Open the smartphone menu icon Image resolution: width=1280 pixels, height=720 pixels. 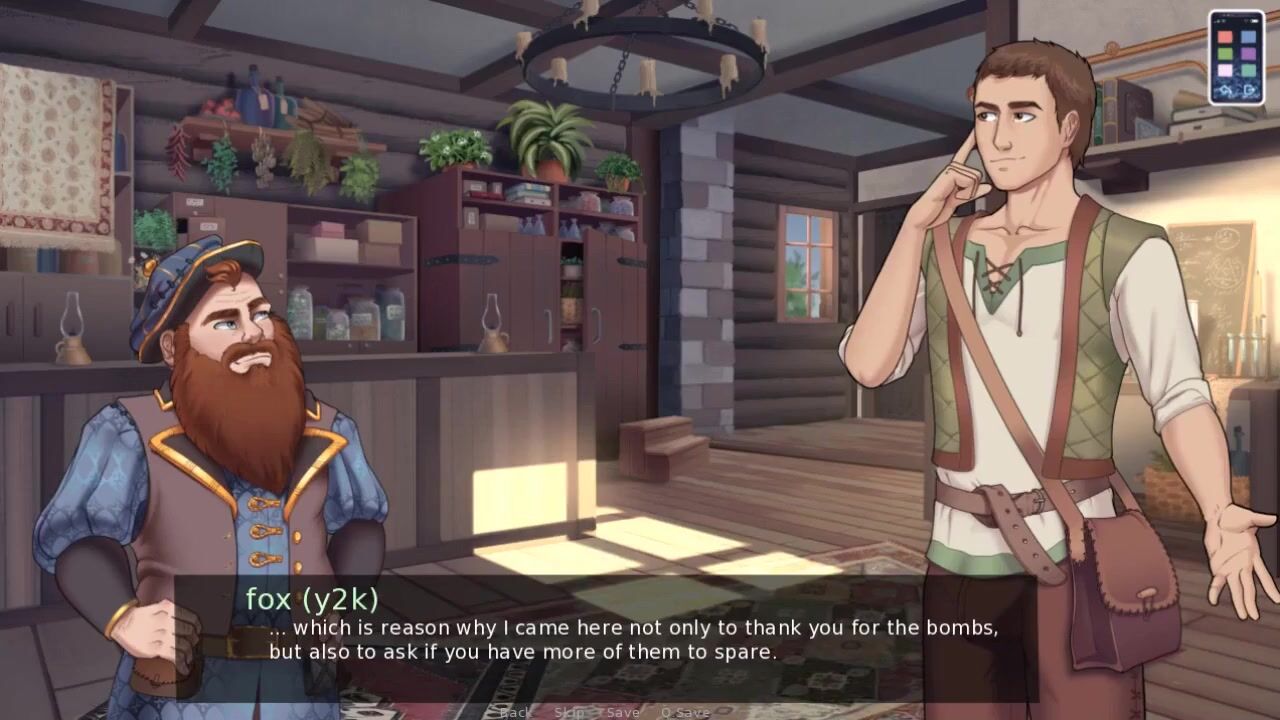click(x=1236, y=57)
